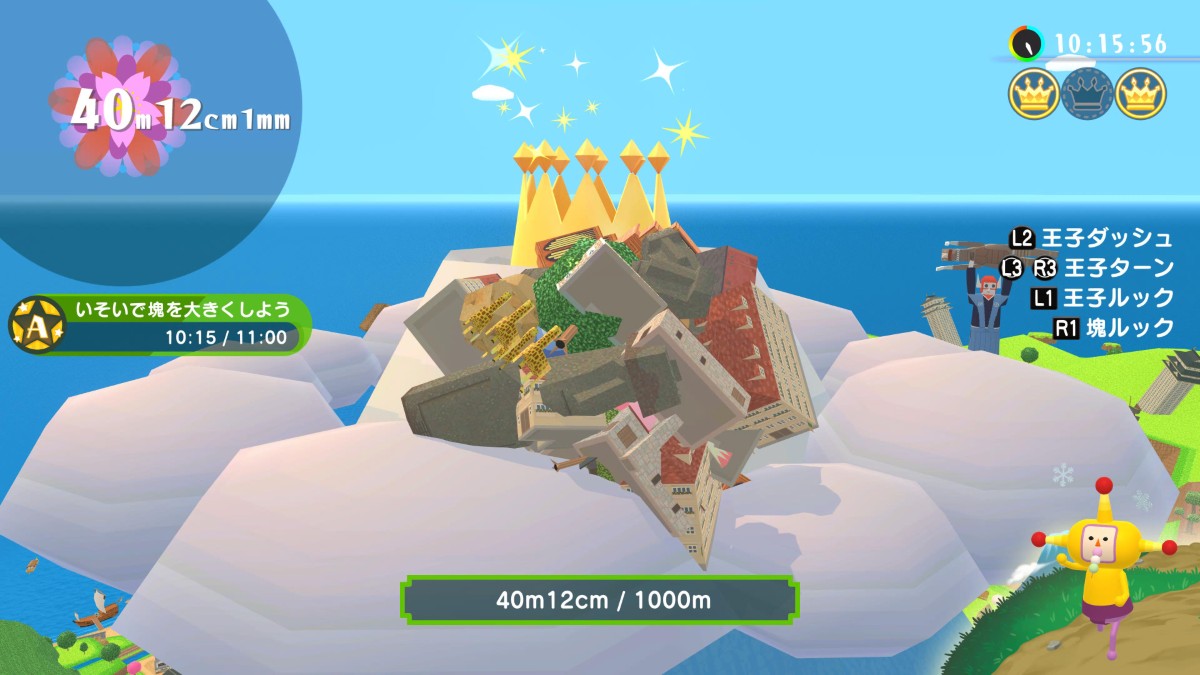Image resolution: width=1200 pixels, height=675 pixels.
Task: Click the star A rank badge
Action: [33, 323]
